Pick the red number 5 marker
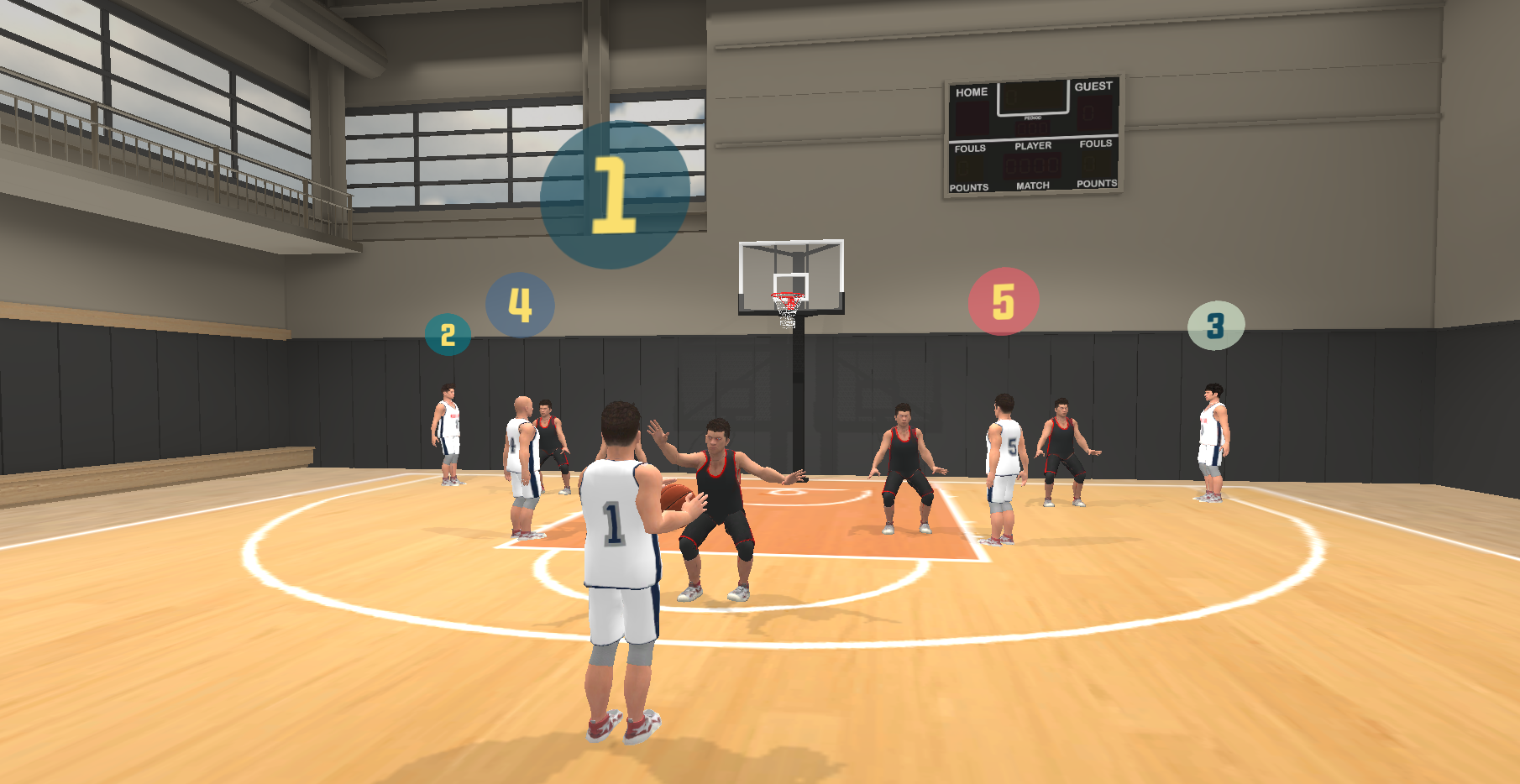Screen dimensions: 1520x784 click(1004, 301)
